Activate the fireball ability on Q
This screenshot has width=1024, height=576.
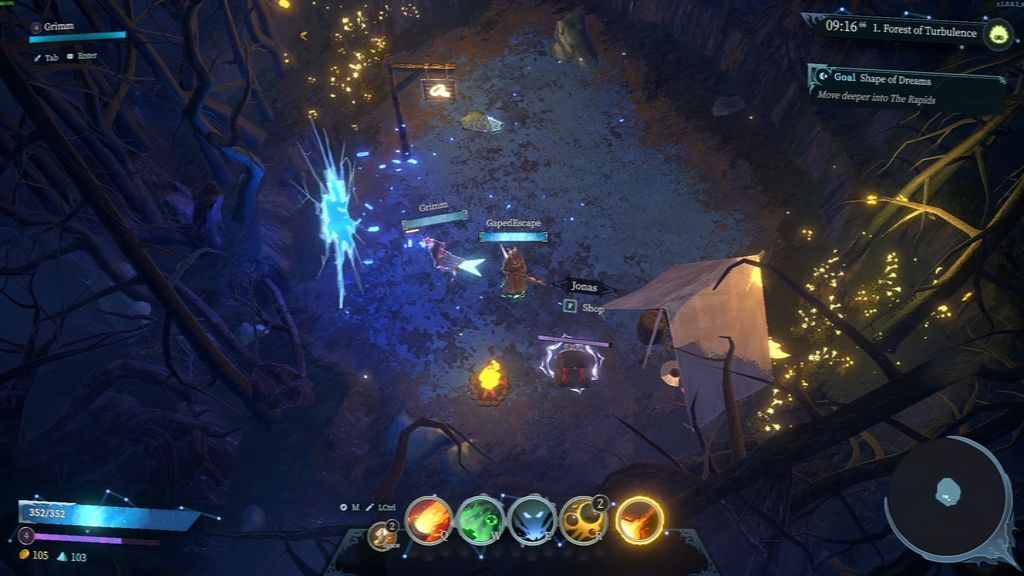pyautogui.click(x=428, y=520)
